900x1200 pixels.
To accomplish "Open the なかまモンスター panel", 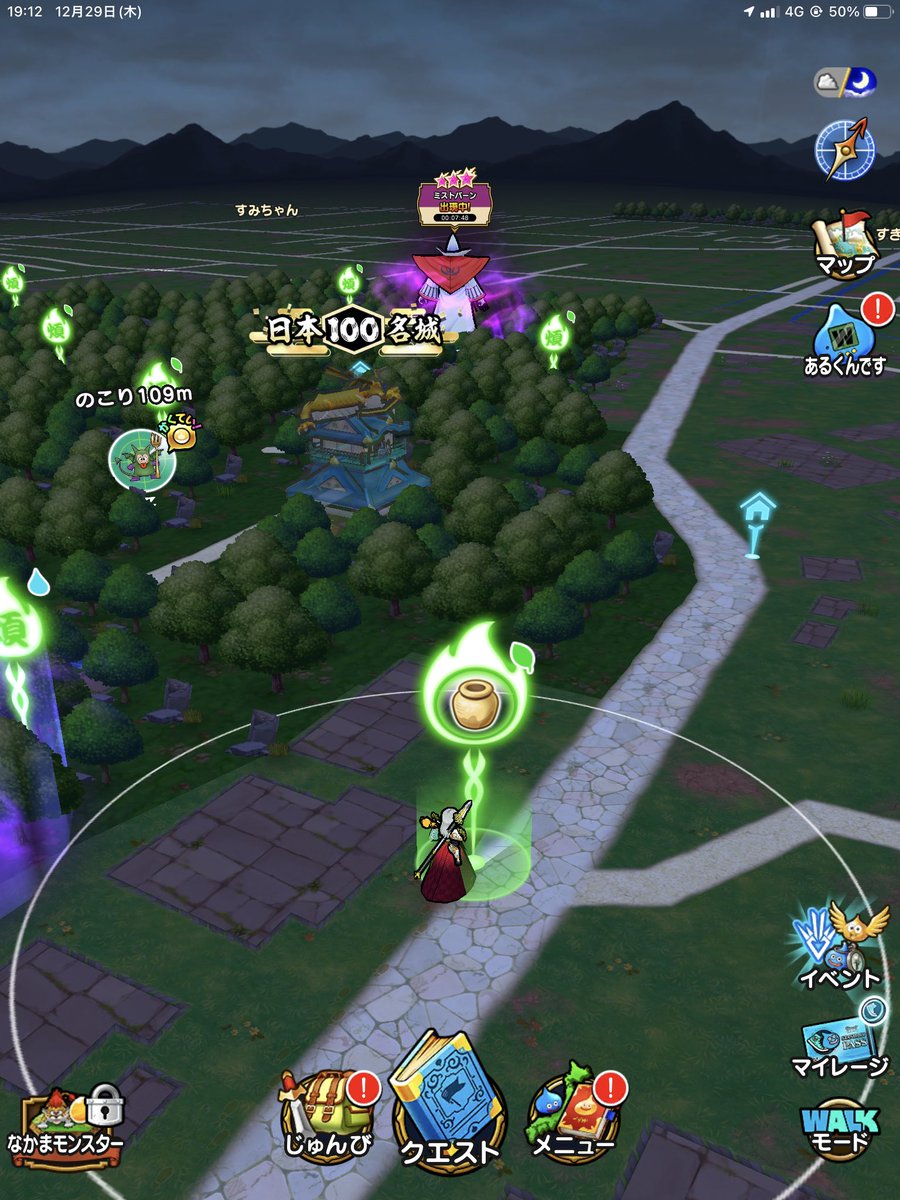I will [x=69, y=1125].
